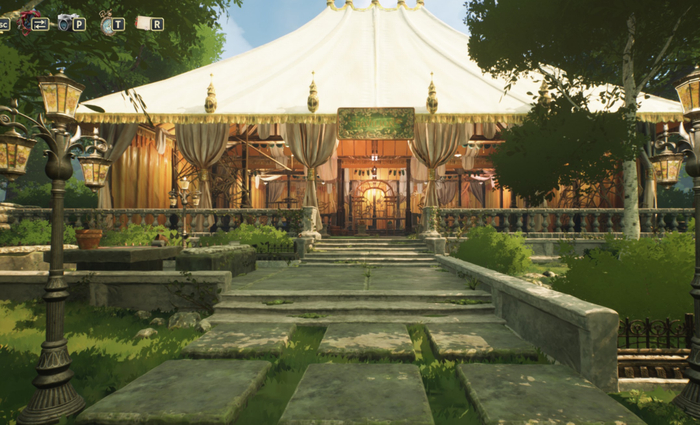
Task: Open the letter card icon
Action: pyautogui.click(x=143, y=23)
